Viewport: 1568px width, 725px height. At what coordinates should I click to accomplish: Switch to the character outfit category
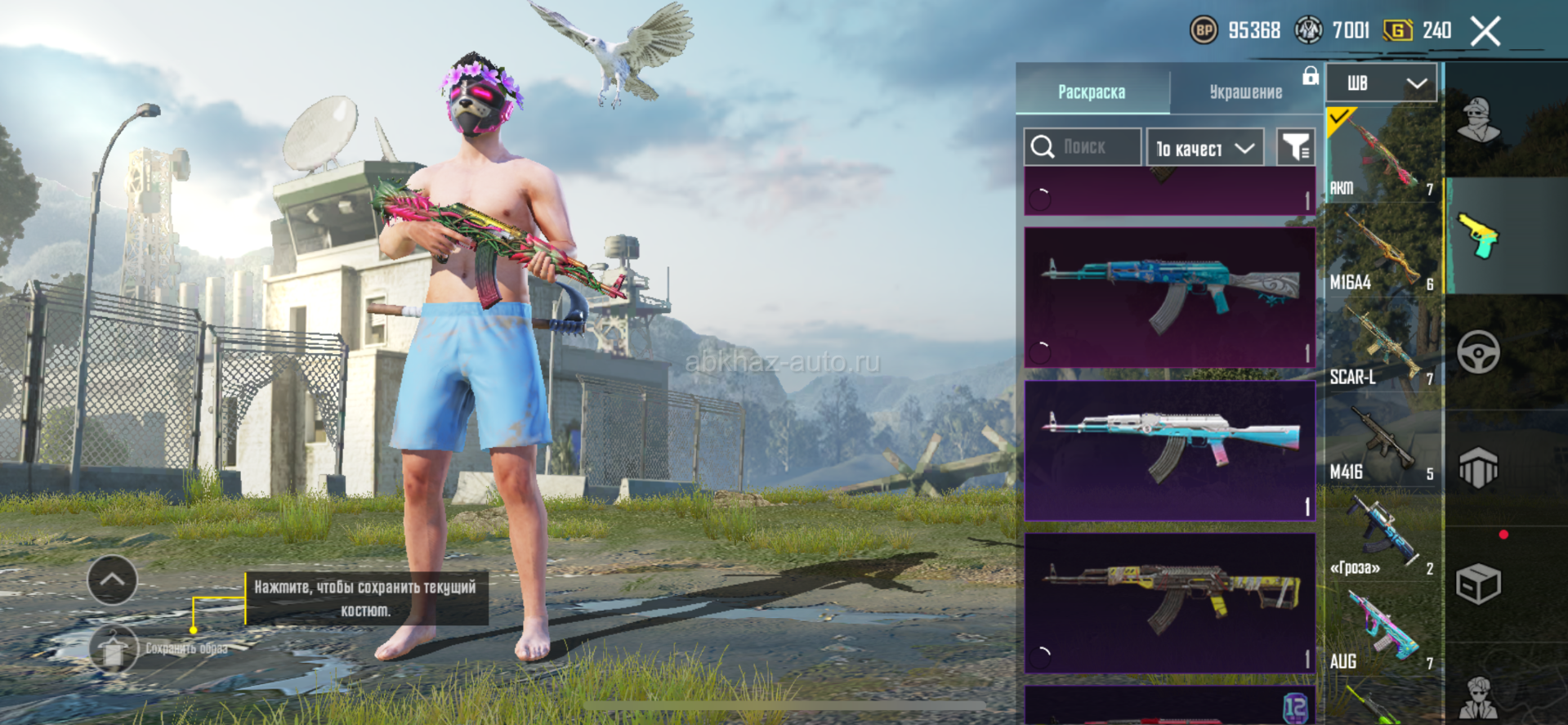[1478, 120]
